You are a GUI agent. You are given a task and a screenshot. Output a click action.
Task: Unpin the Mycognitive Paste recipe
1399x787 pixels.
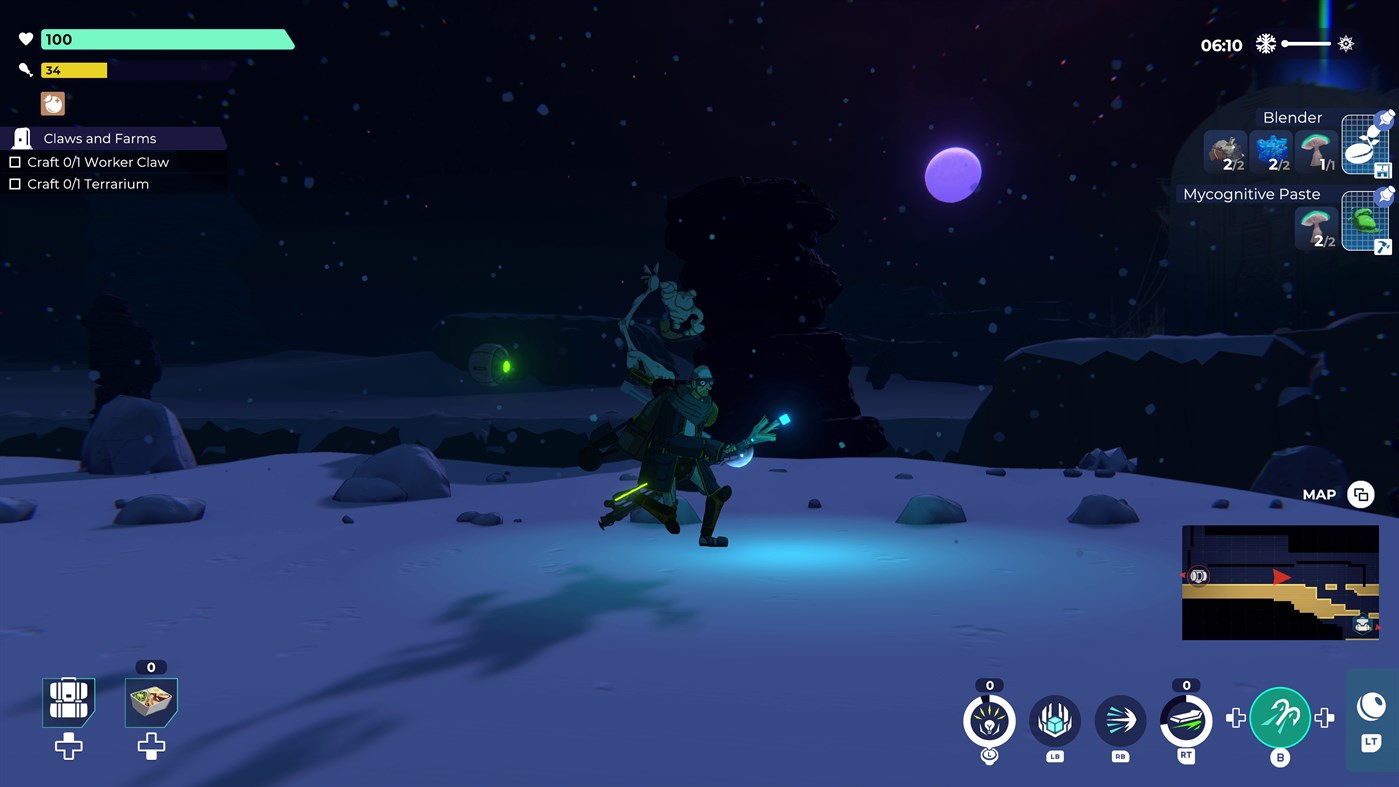coord(1386,194)
